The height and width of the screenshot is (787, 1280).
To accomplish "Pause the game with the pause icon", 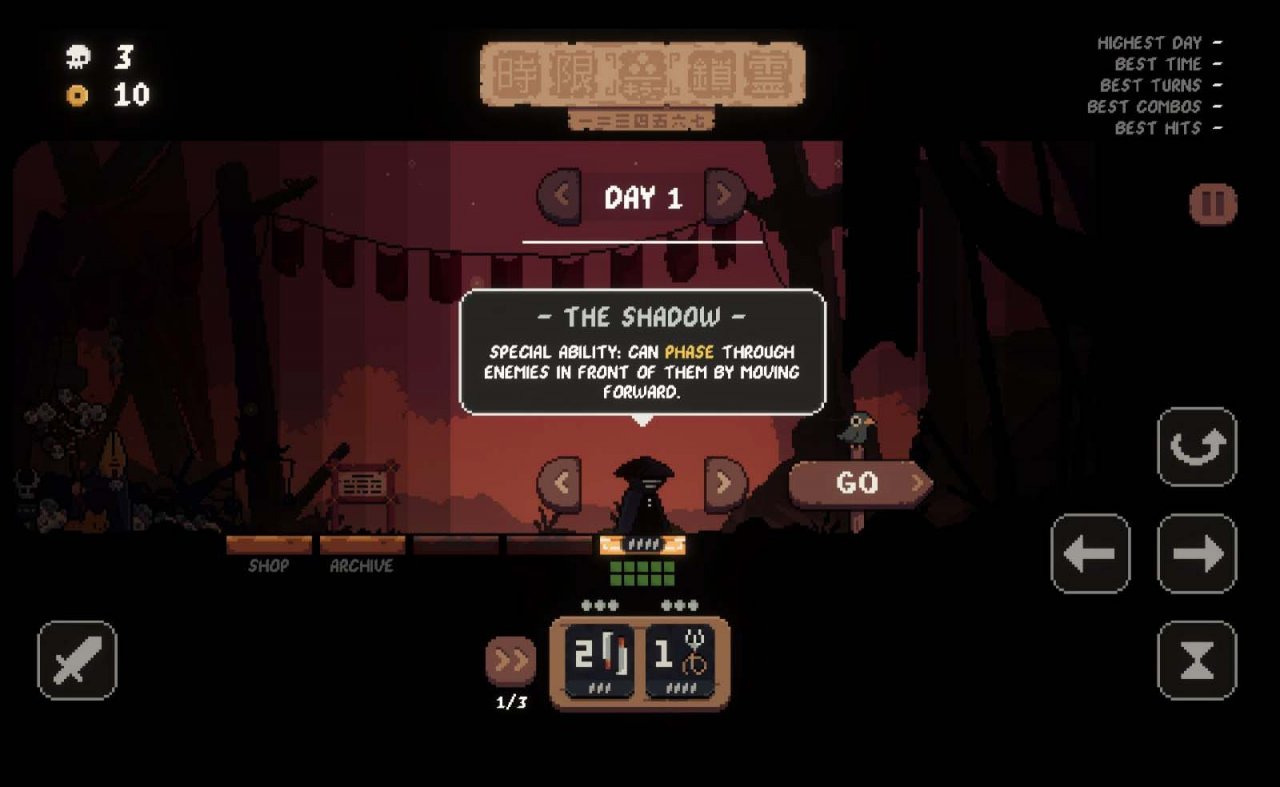I will [1212, 202].
